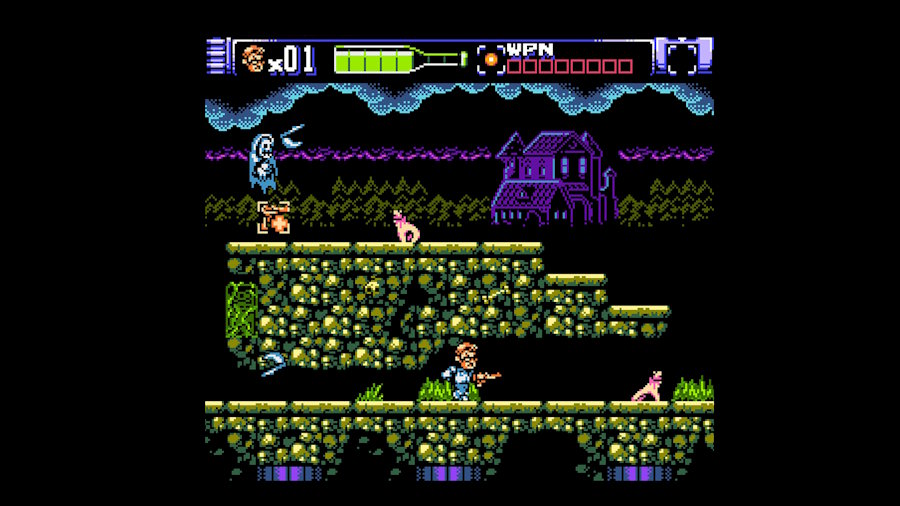This screenshot has height=506, width=900.
Task: Click the empty bracketed item slot
Action: point(682,59)
